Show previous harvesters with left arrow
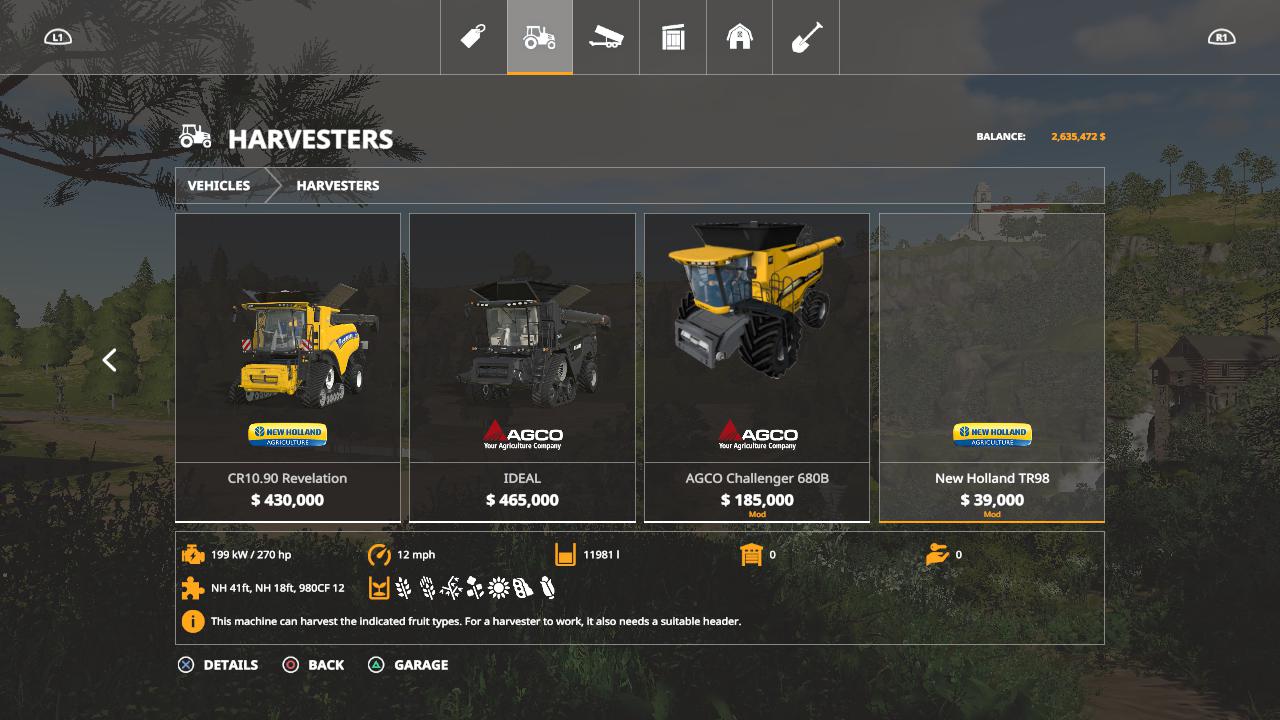The image size is (1280, 720). tap(110, 360)
